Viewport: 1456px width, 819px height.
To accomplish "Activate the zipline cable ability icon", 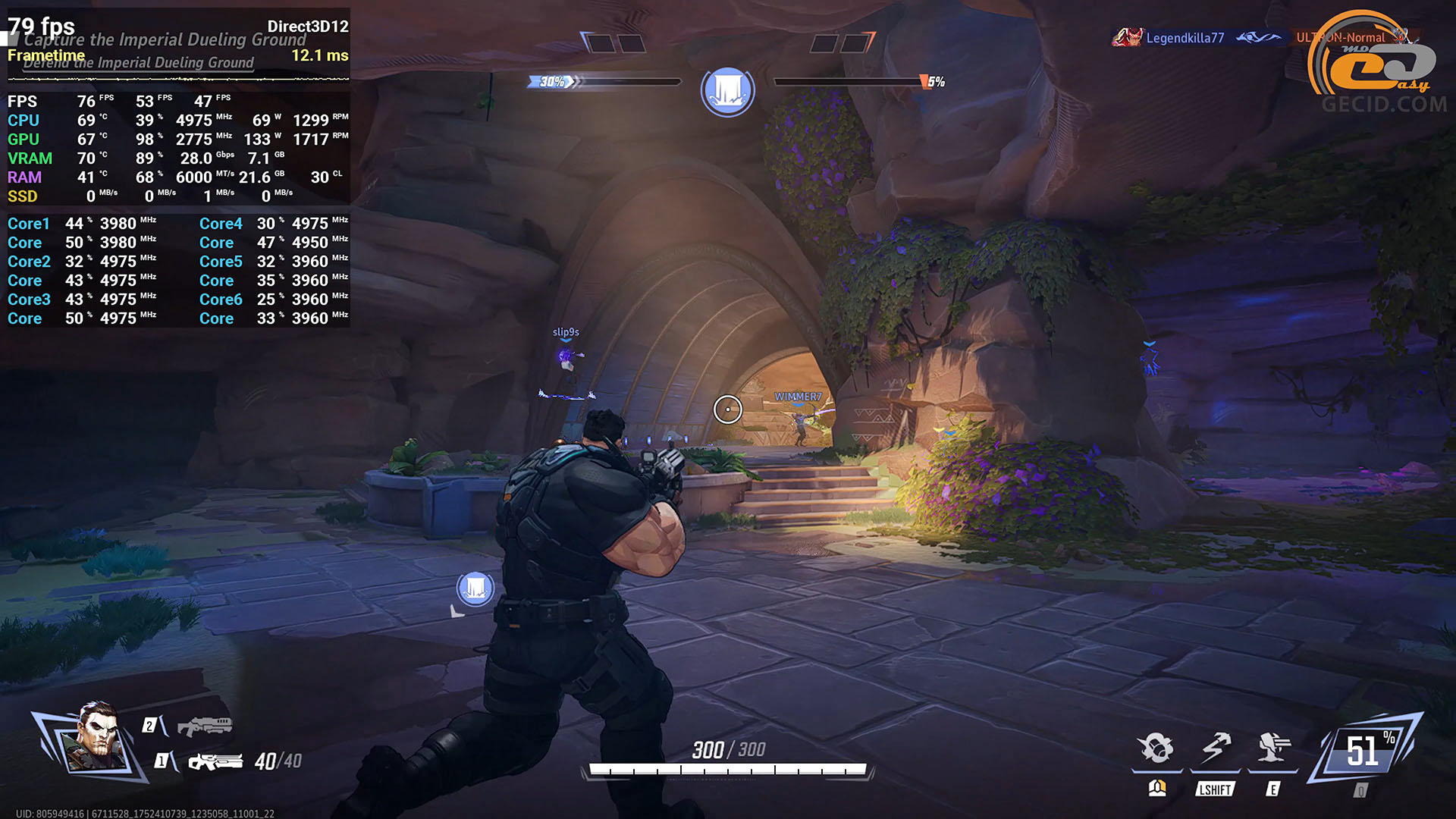I will point(1216,748).
